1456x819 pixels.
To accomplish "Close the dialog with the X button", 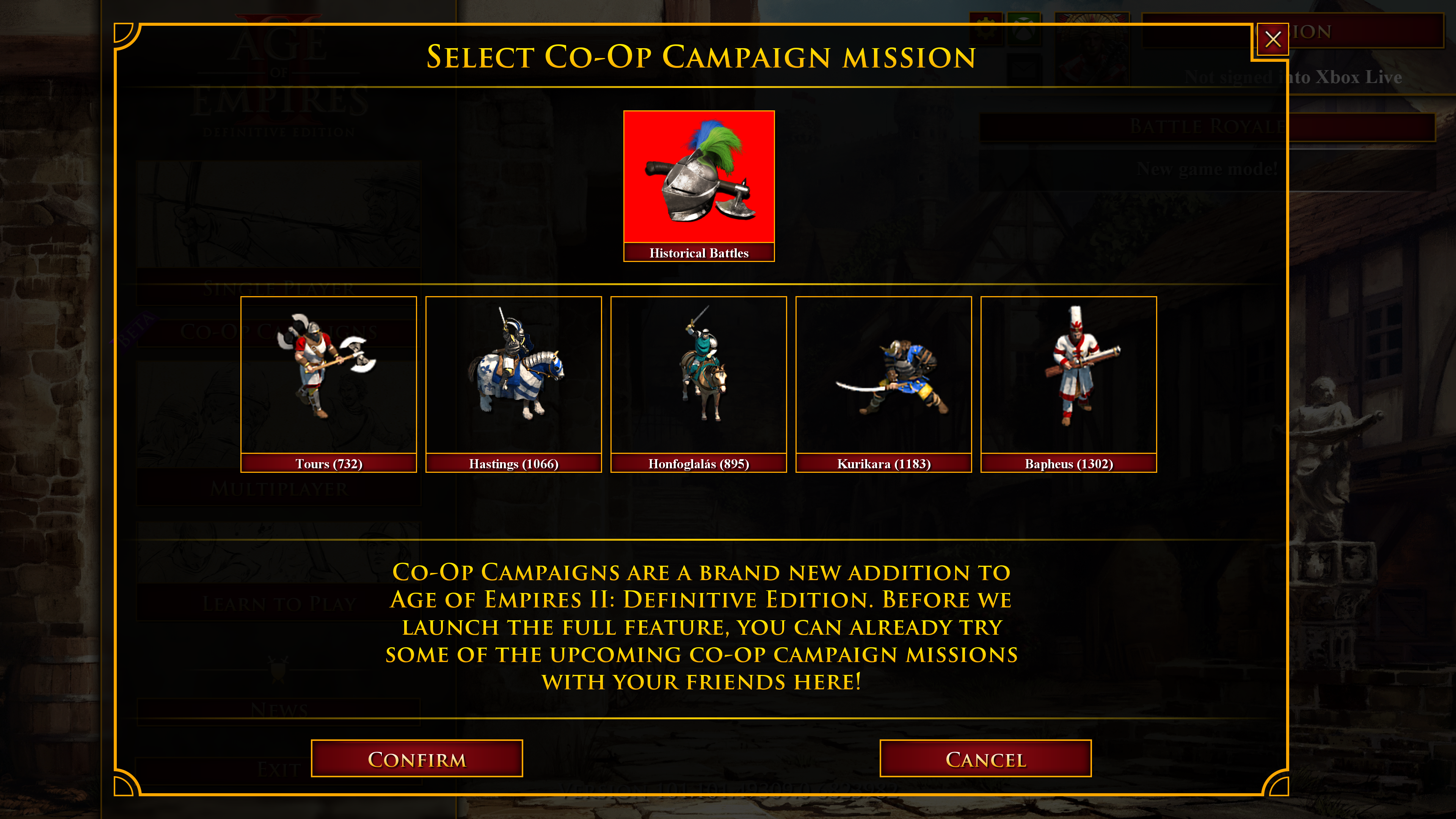I will (x=1272, y=39).
